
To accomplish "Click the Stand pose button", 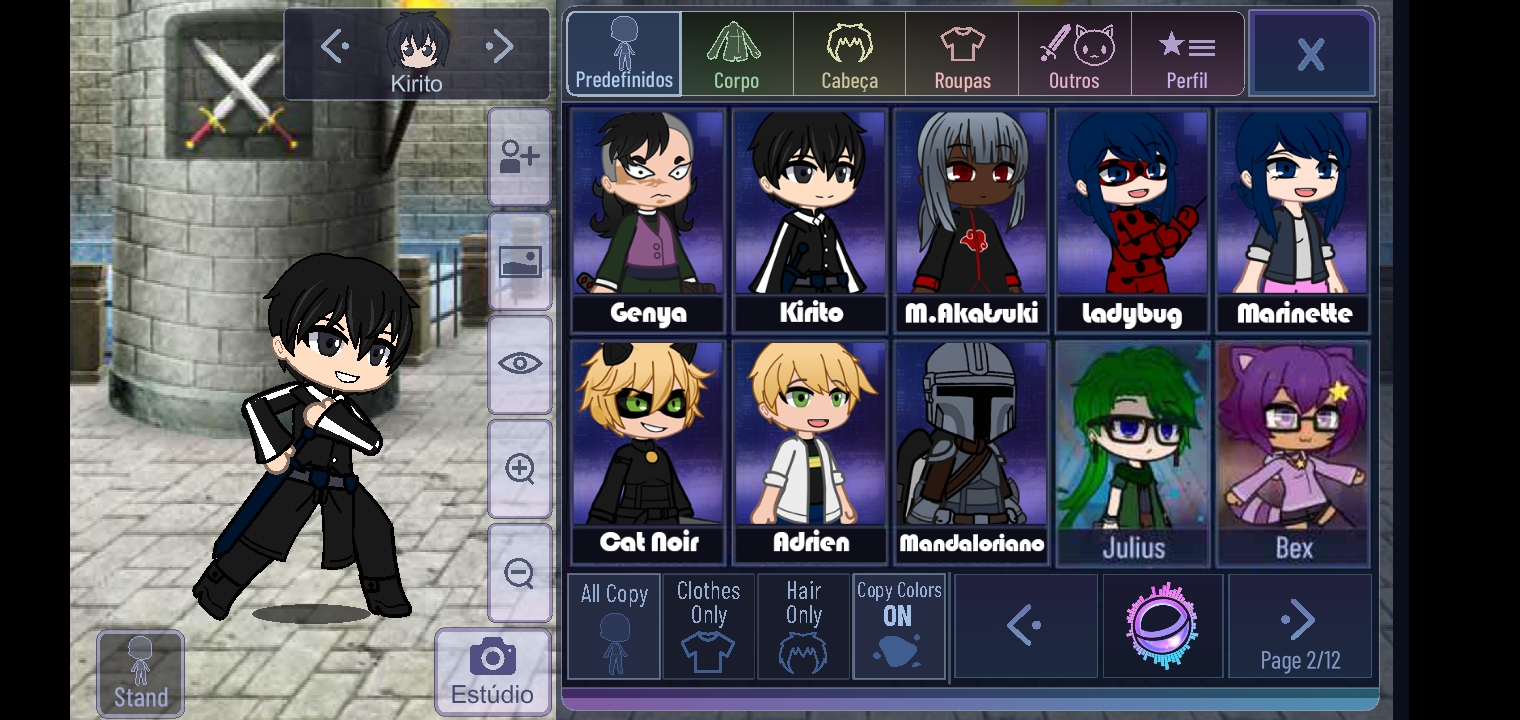I will click(x=140, y=673).
